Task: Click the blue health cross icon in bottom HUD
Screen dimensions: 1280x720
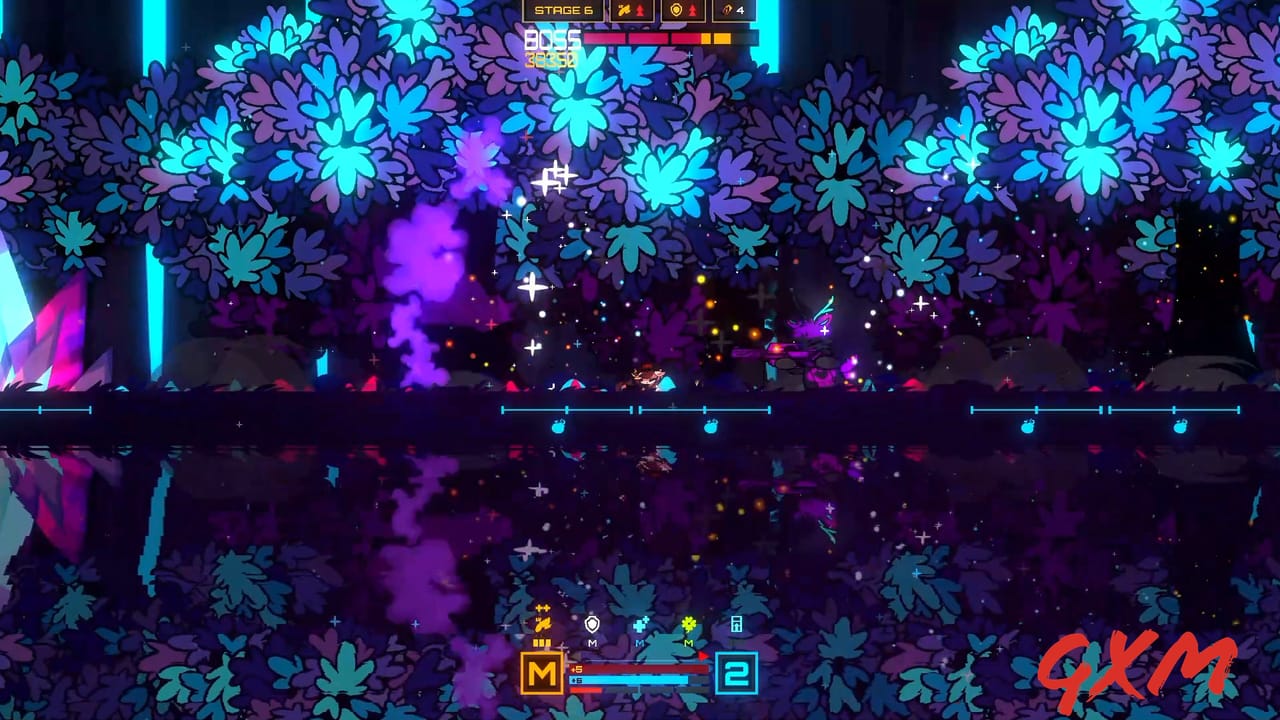Action: click(x=640, y=624)
